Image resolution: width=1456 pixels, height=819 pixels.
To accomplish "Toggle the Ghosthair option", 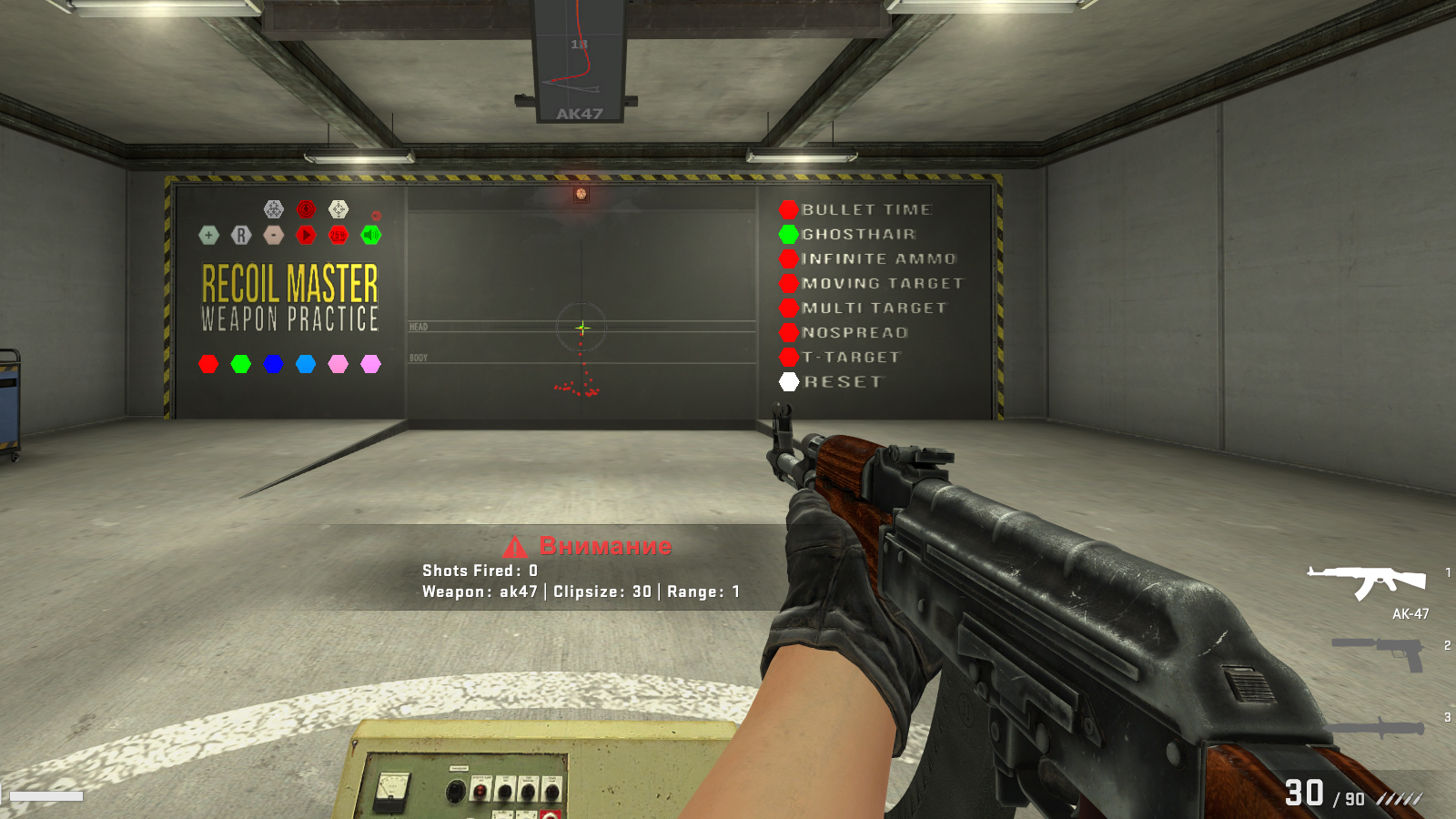I will pyautogui.click(x=789, y=234).
